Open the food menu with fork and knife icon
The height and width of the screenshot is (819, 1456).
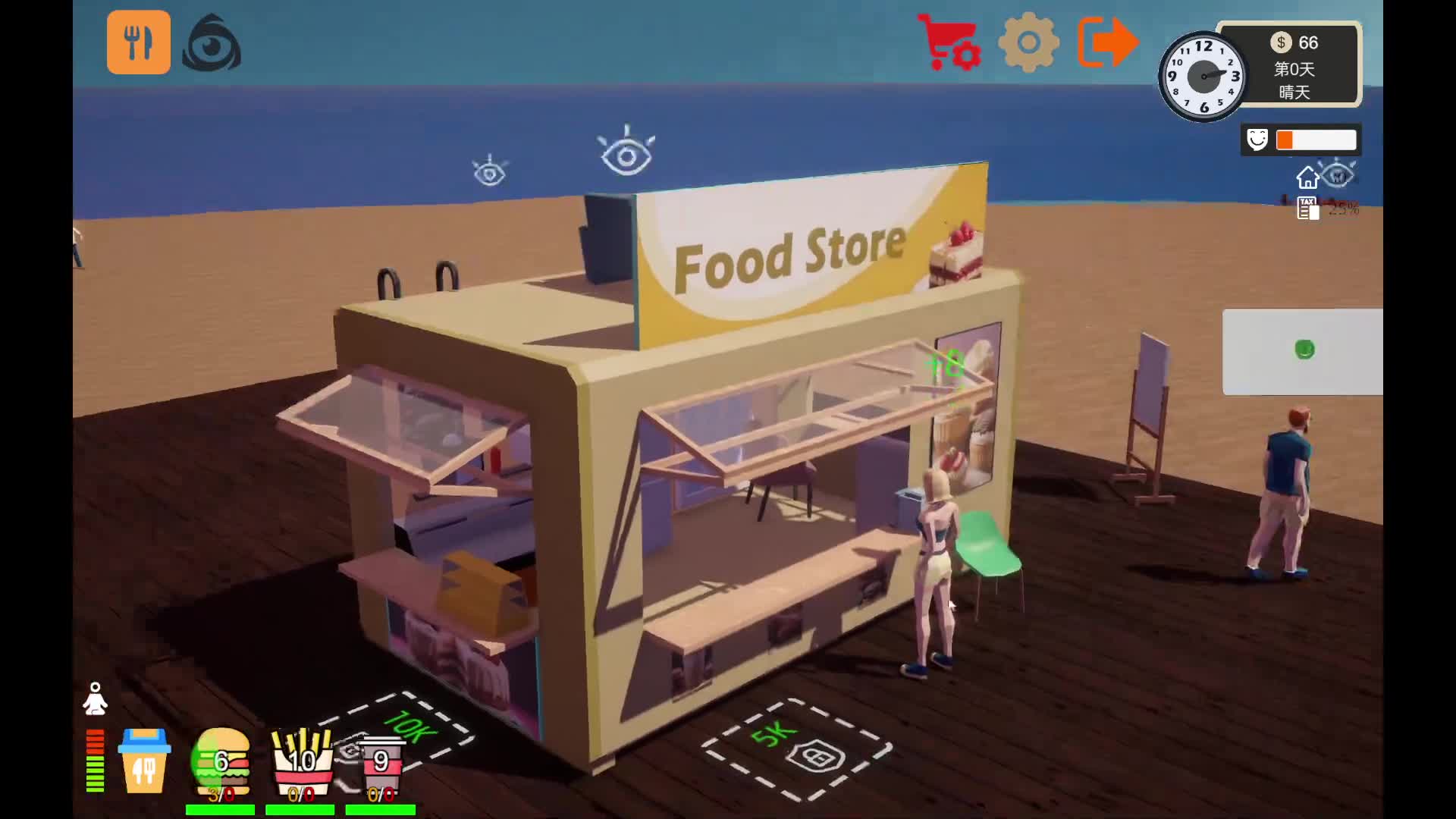[138, 42]
